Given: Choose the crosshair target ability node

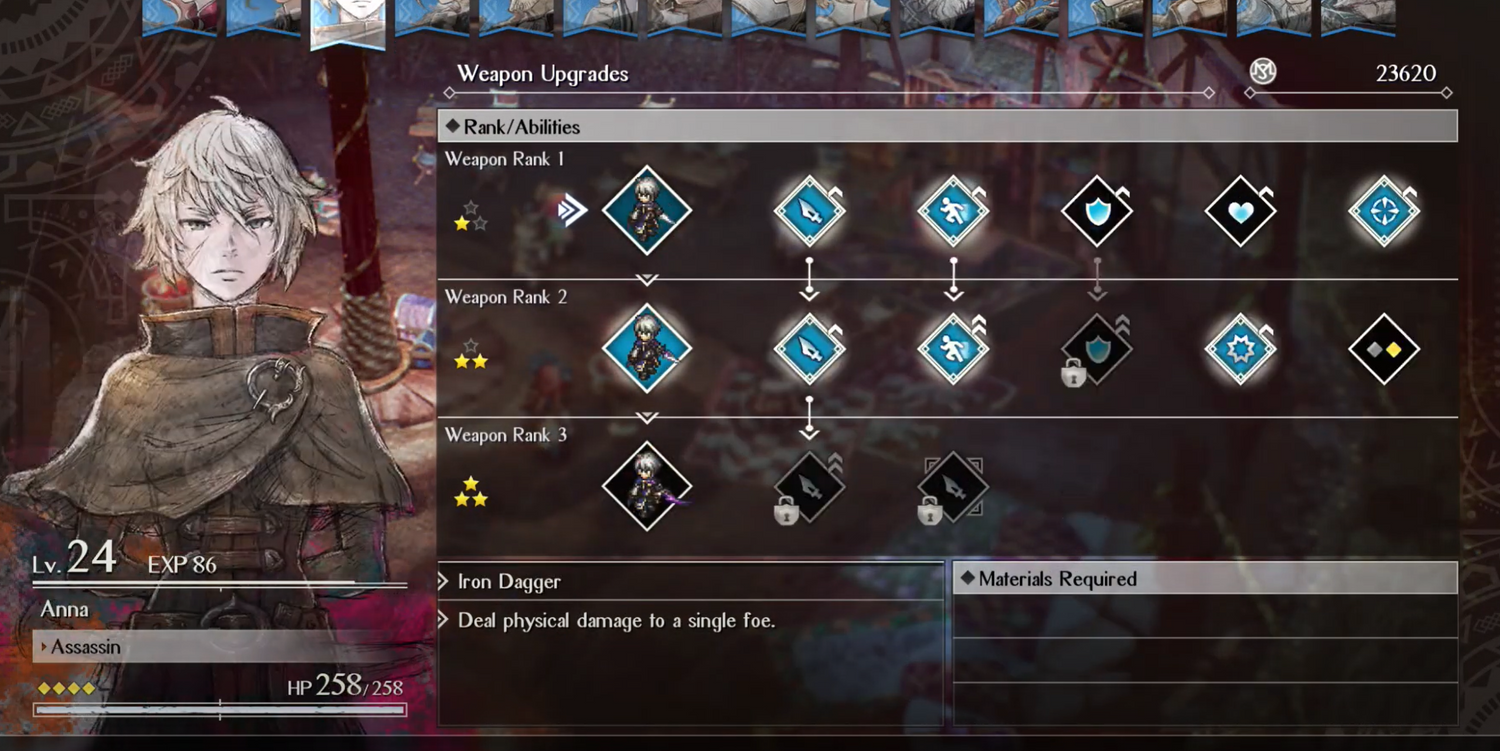Looking at the screenshot, I should click(1384, 211).
